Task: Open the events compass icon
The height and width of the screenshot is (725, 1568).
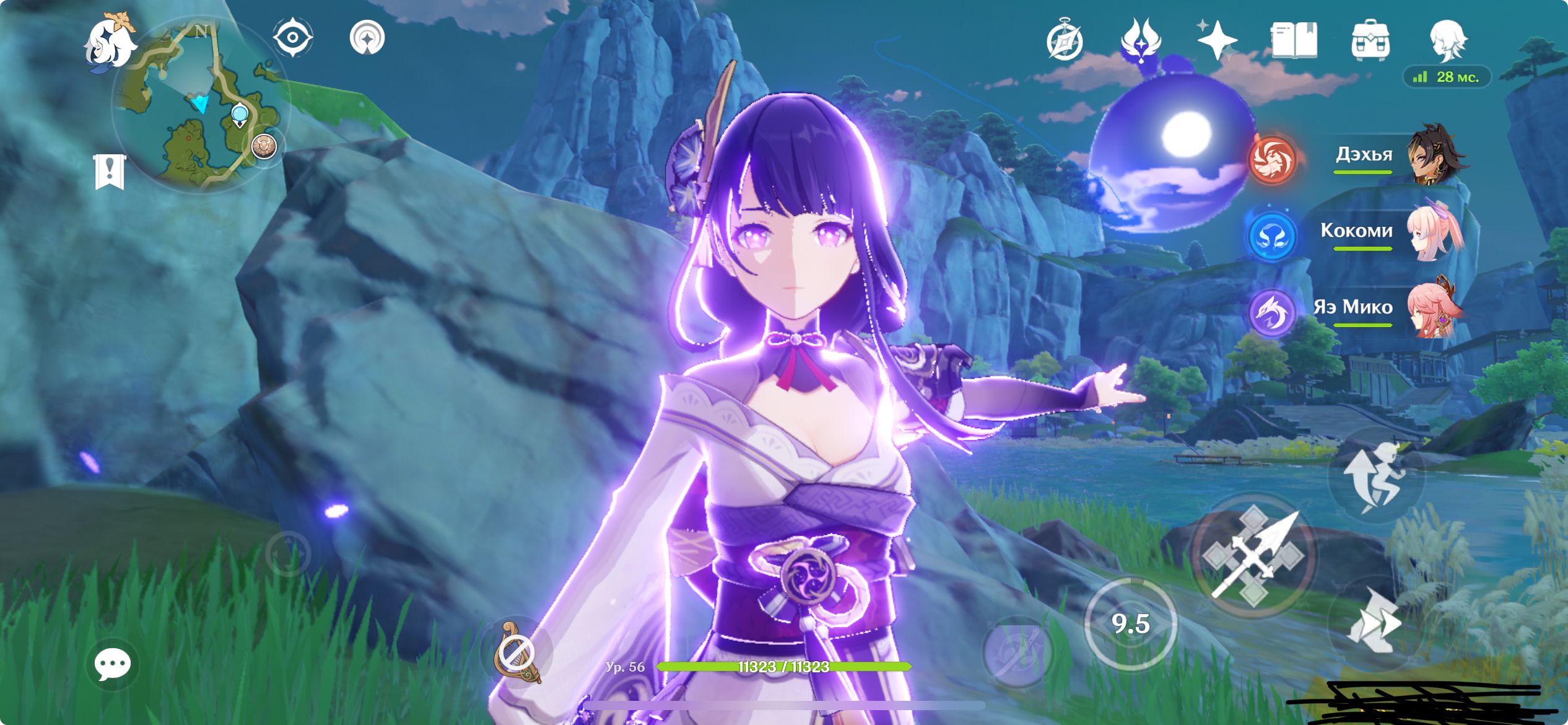Action: [1065, 40]
